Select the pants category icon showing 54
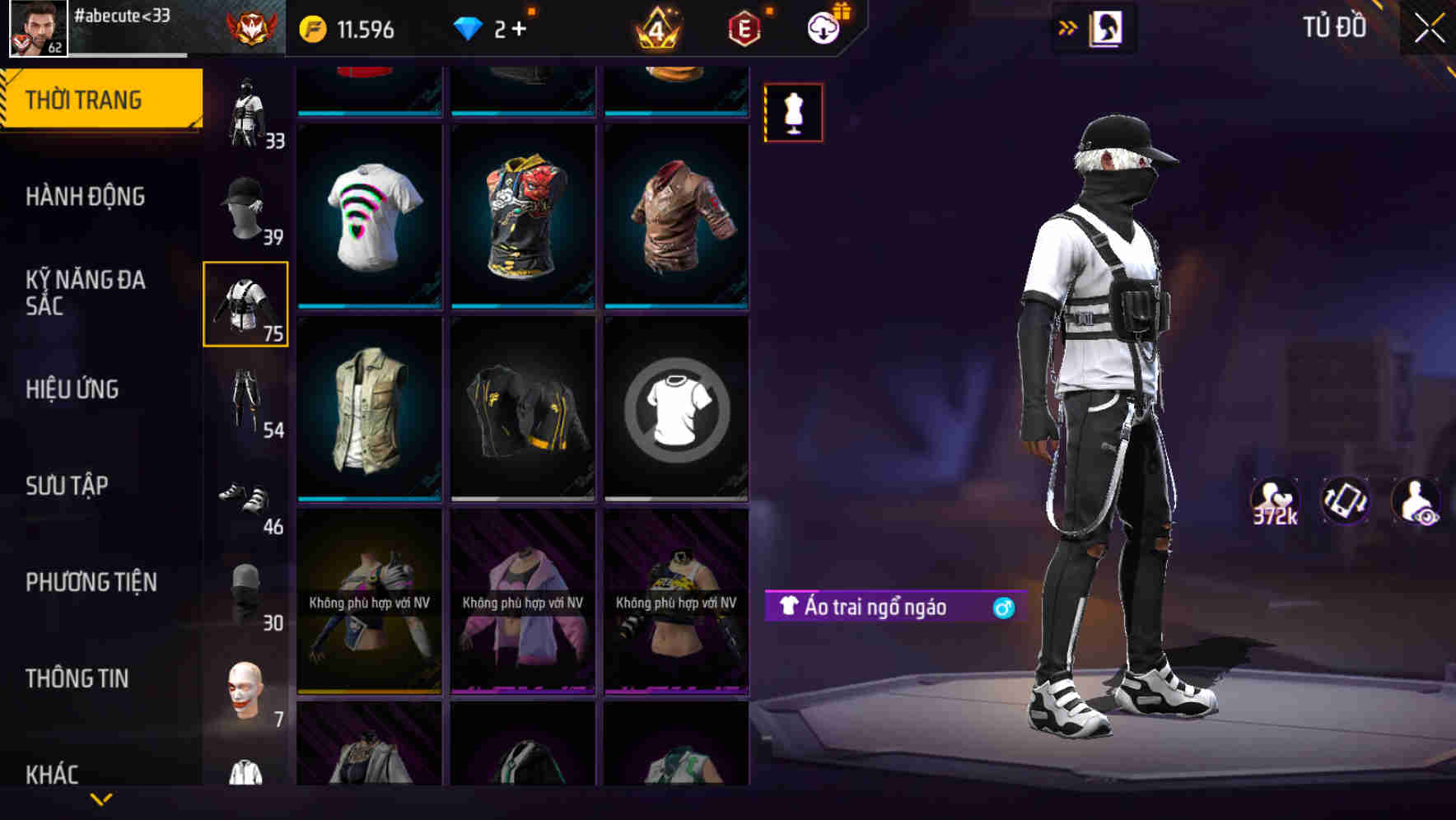The image size is (1456, 820). pos(245,399)
